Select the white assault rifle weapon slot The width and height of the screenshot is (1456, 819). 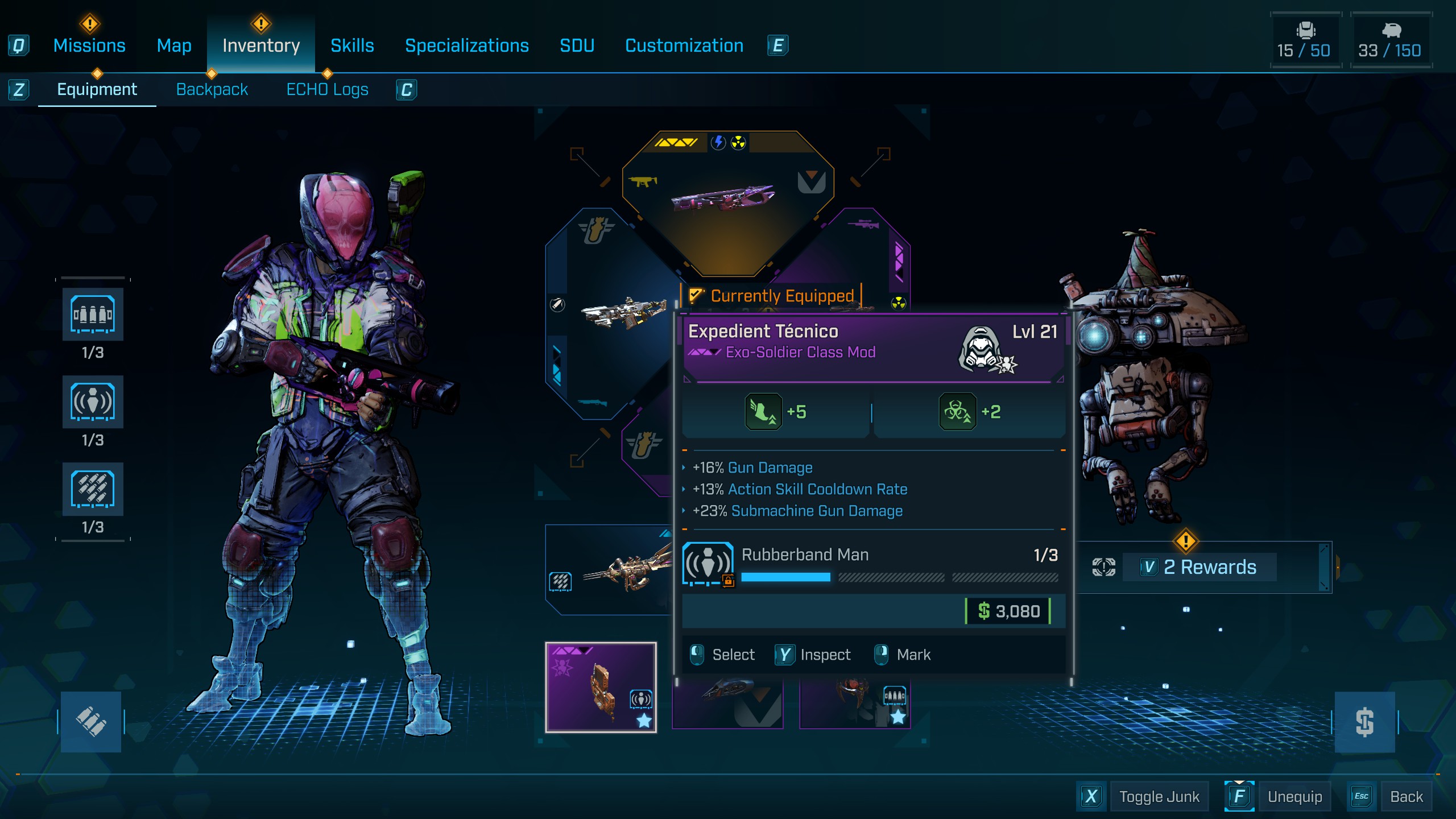[620, 314]
